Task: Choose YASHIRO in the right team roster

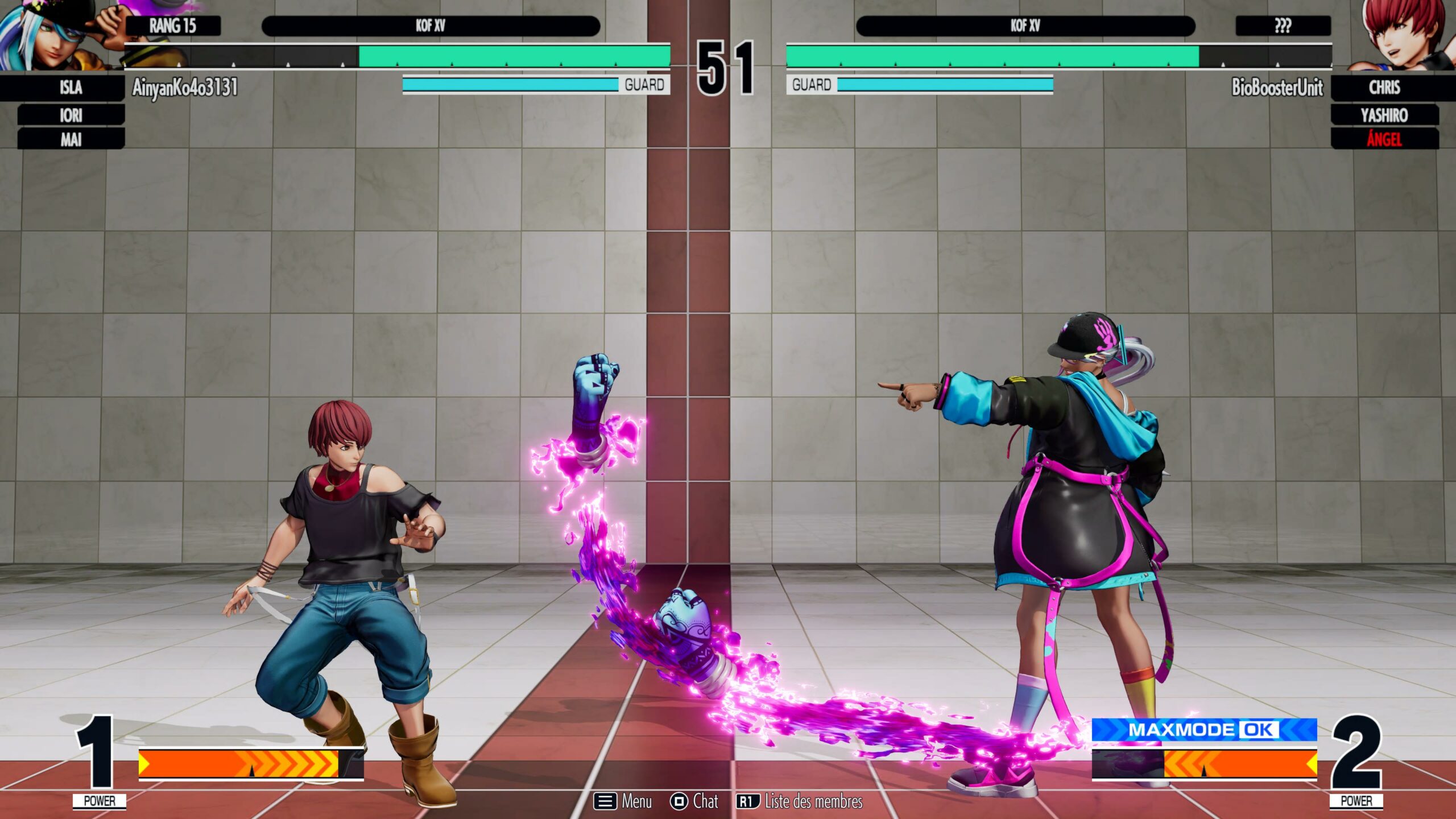Action: (x=1384, y=115)
